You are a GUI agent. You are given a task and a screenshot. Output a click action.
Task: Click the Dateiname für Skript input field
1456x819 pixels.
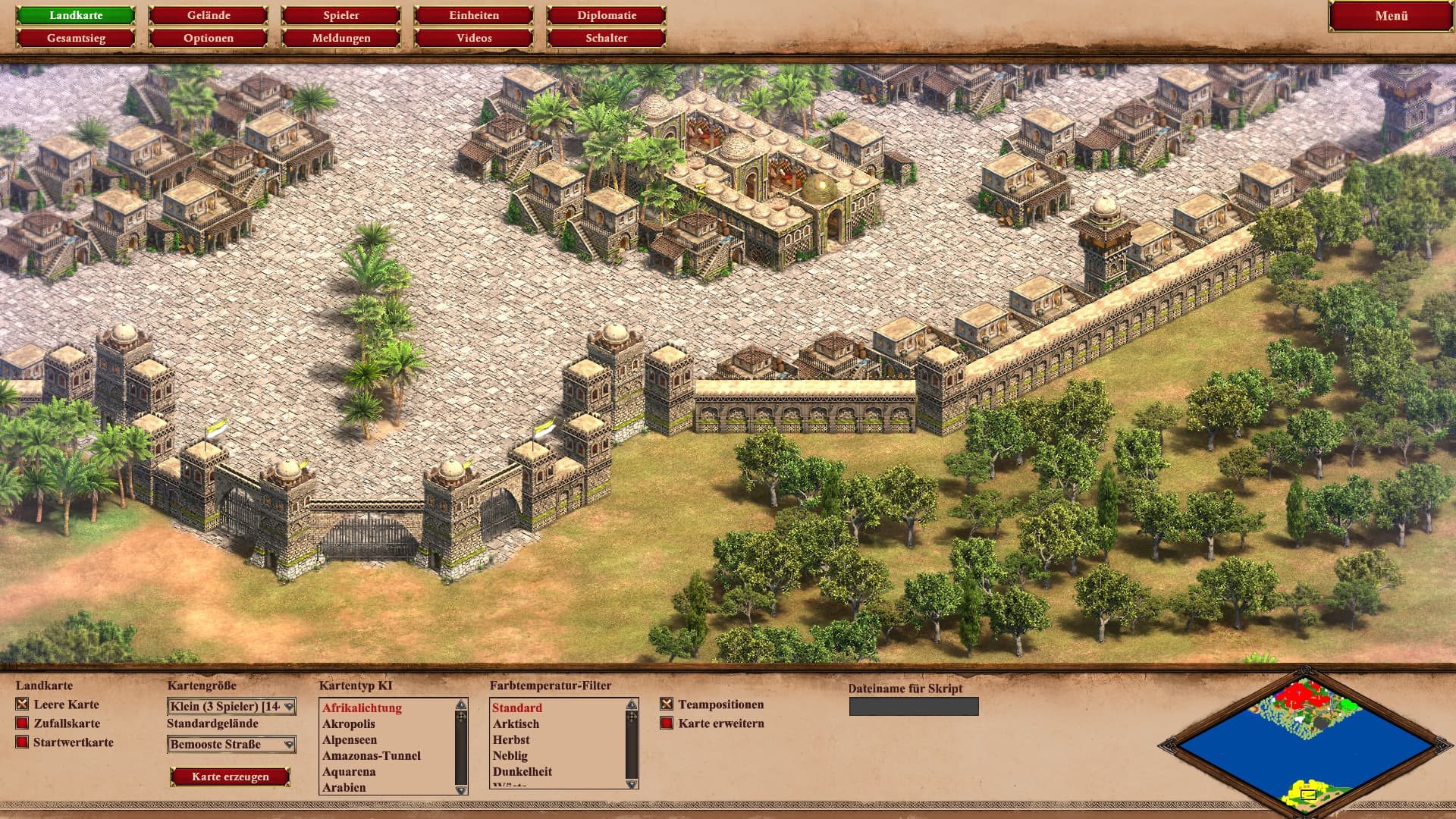[x=914, y=707]
